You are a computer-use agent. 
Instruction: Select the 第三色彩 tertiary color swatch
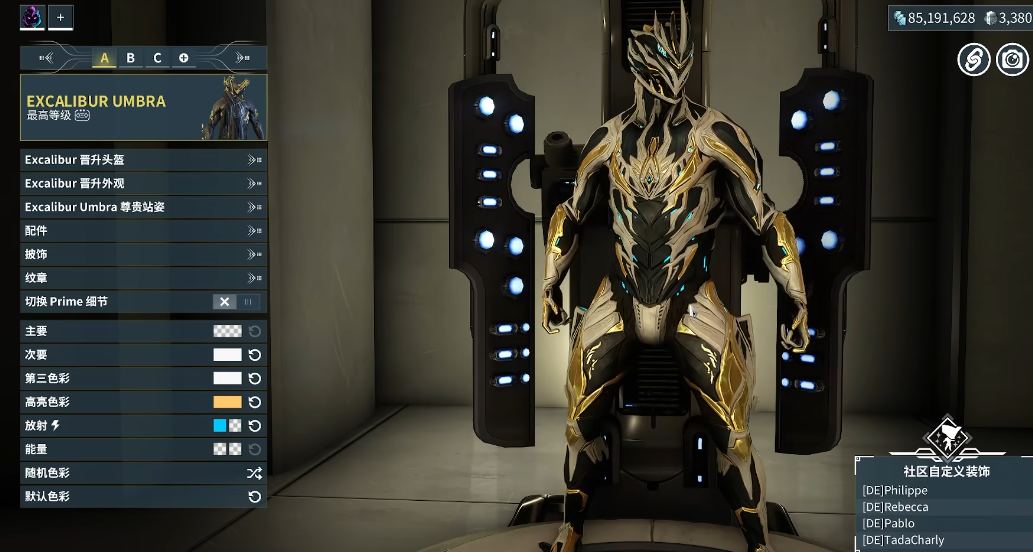coord(227,379)
